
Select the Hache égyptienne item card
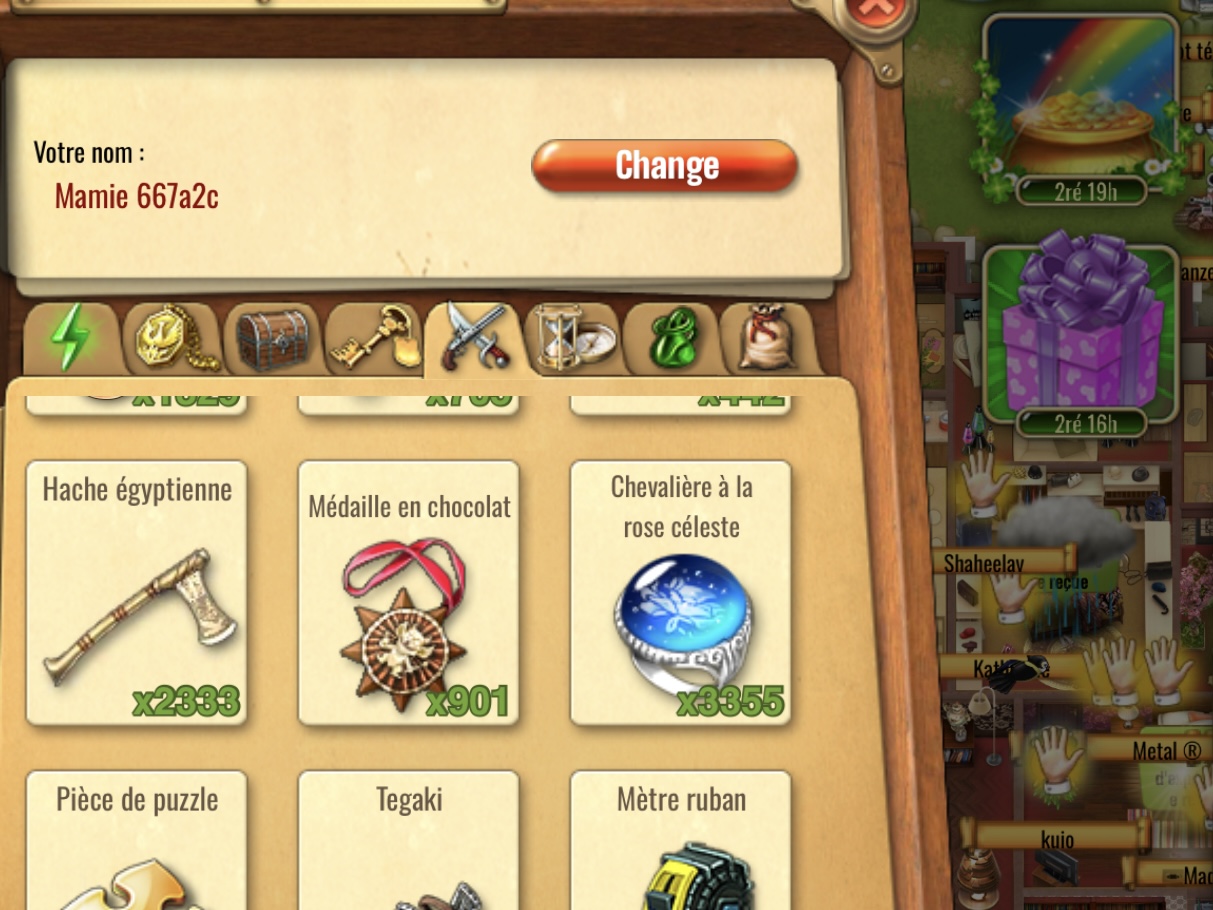(136, 592)
